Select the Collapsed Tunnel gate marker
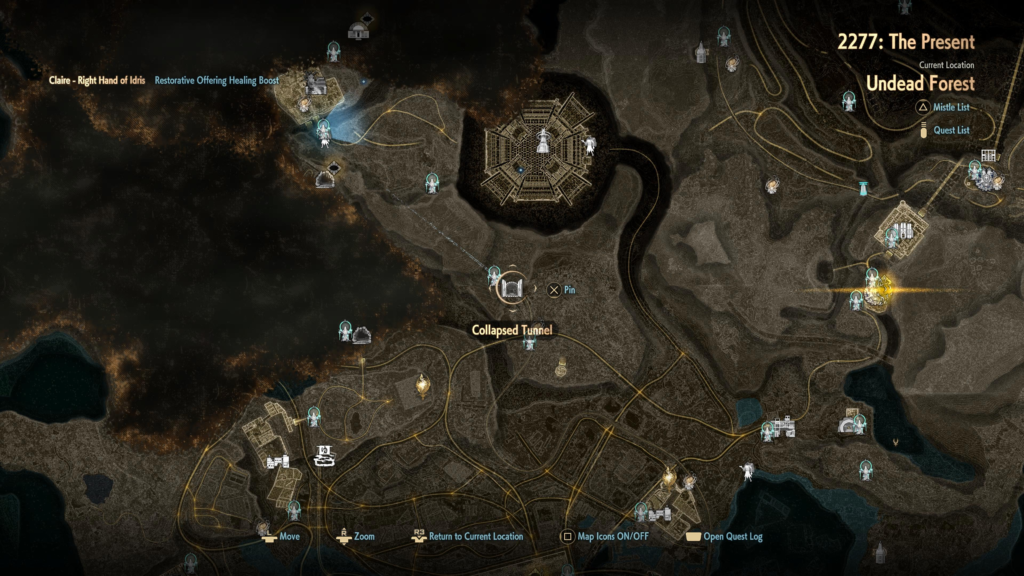The image size is (1024, 576). (x=511, y=290)
